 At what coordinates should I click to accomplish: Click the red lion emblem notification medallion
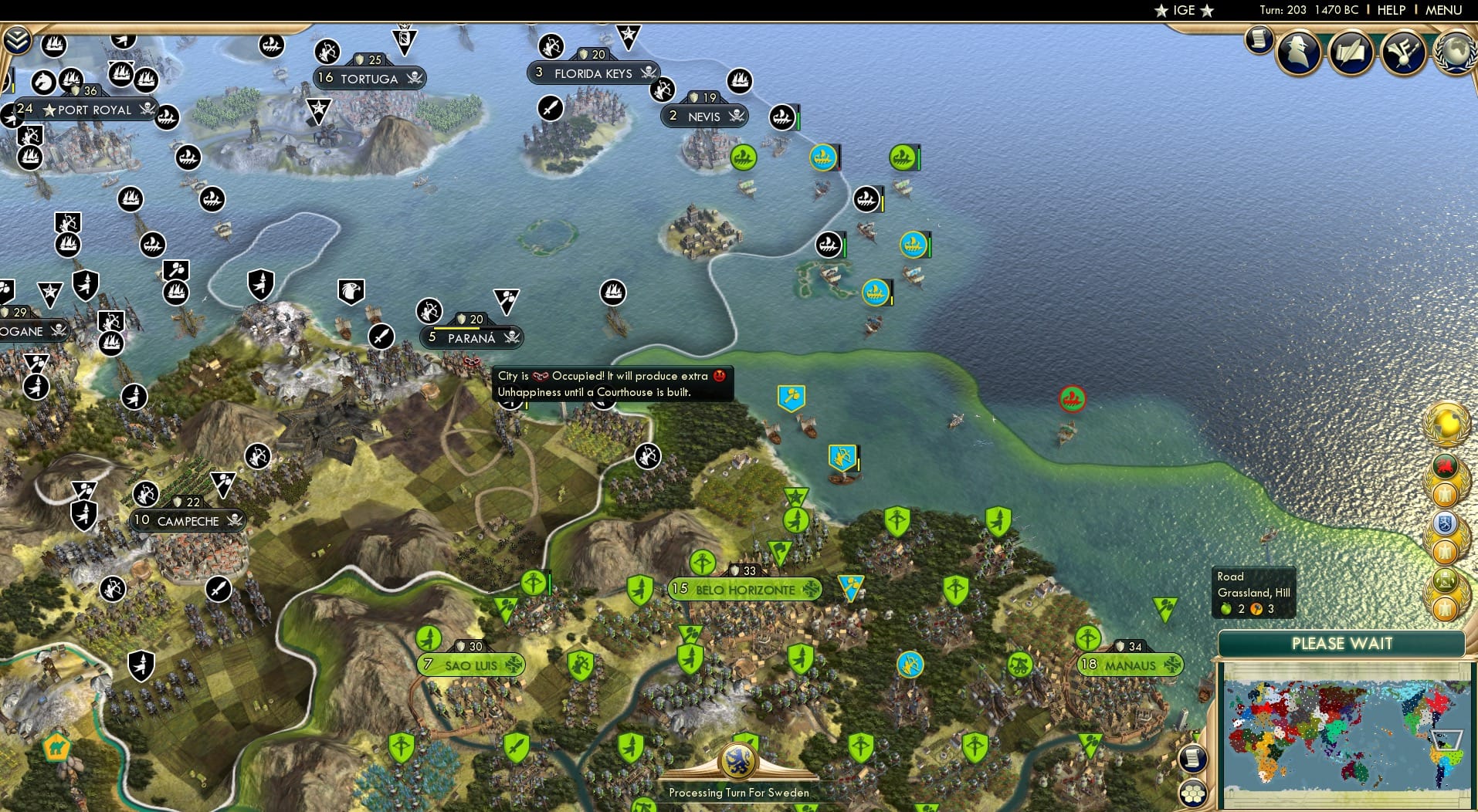coord(1445,465)
